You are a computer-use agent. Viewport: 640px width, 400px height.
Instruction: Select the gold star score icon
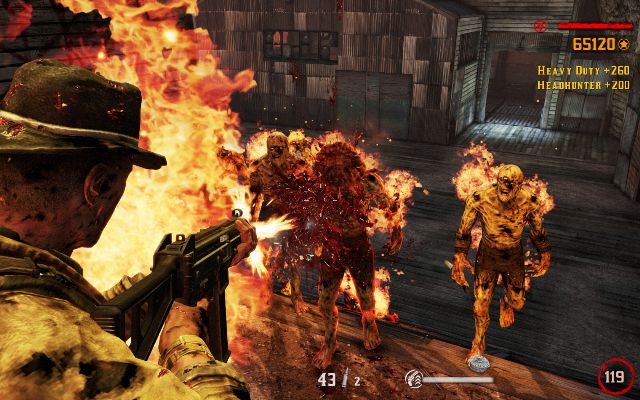(x=623, y=44)
